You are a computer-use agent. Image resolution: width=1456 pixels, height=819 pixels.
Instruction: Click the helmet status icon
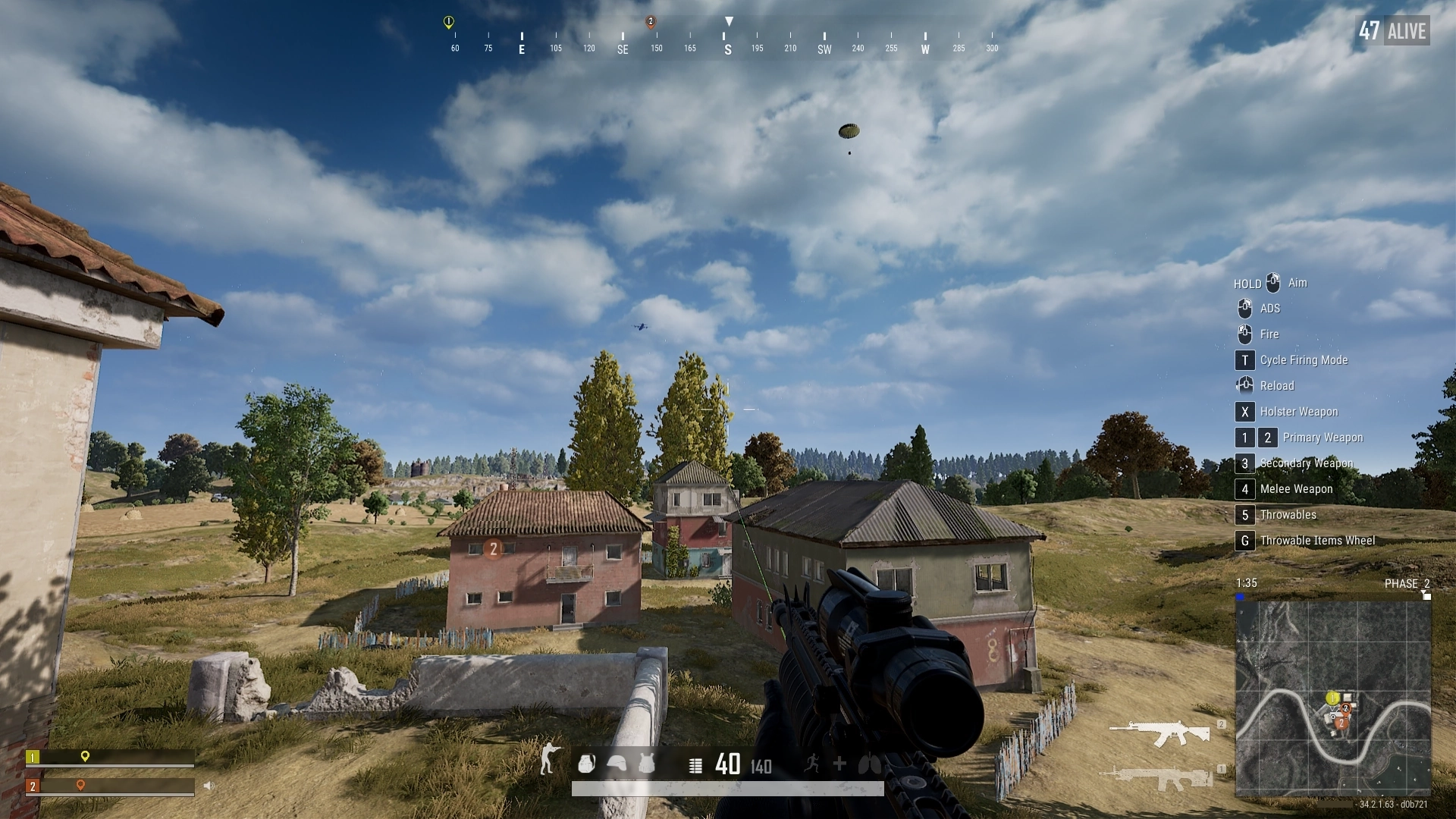point(616,764)
